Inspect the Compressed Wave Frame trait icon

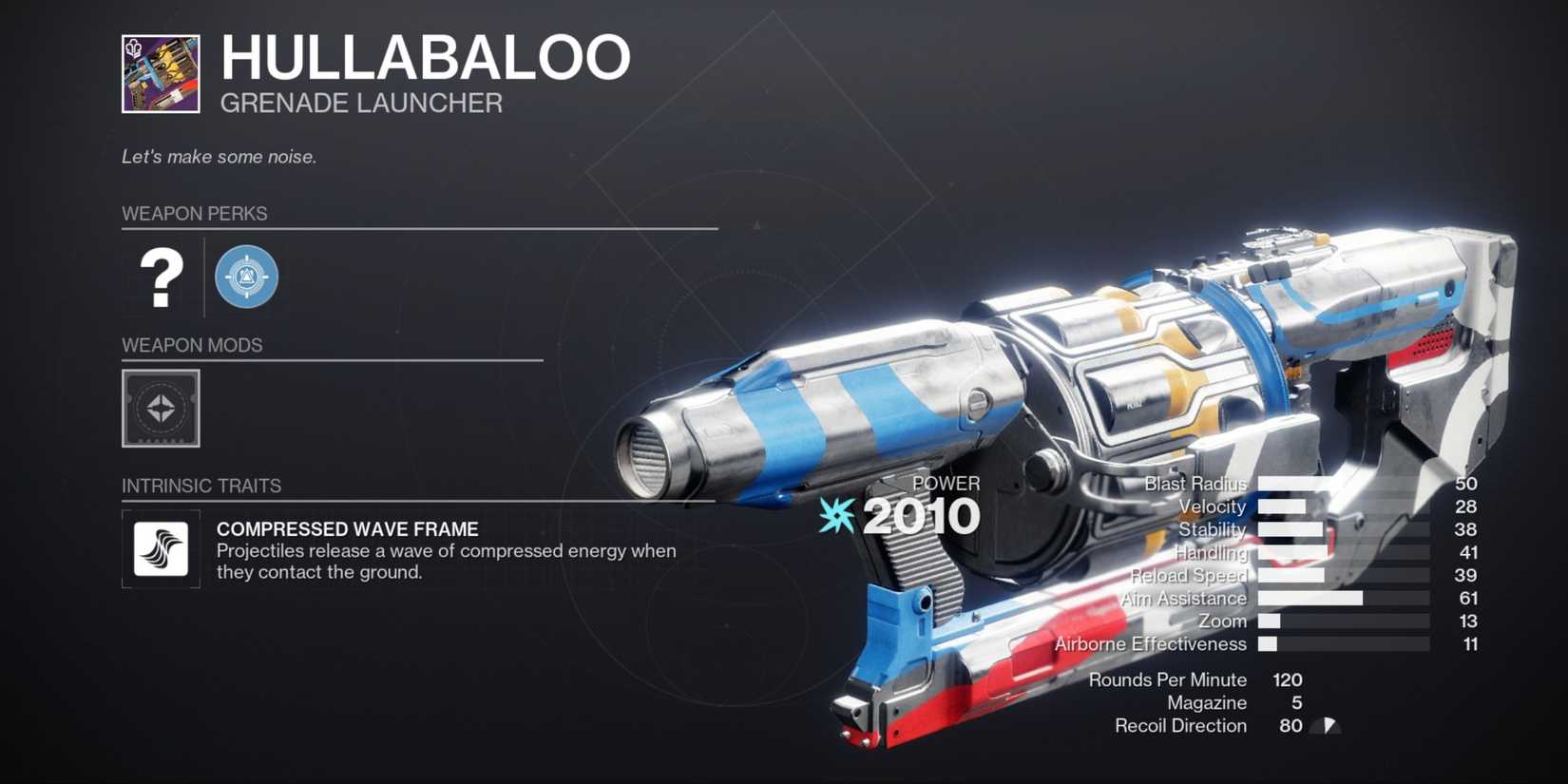pyautogui.click(x=160, y=549)
